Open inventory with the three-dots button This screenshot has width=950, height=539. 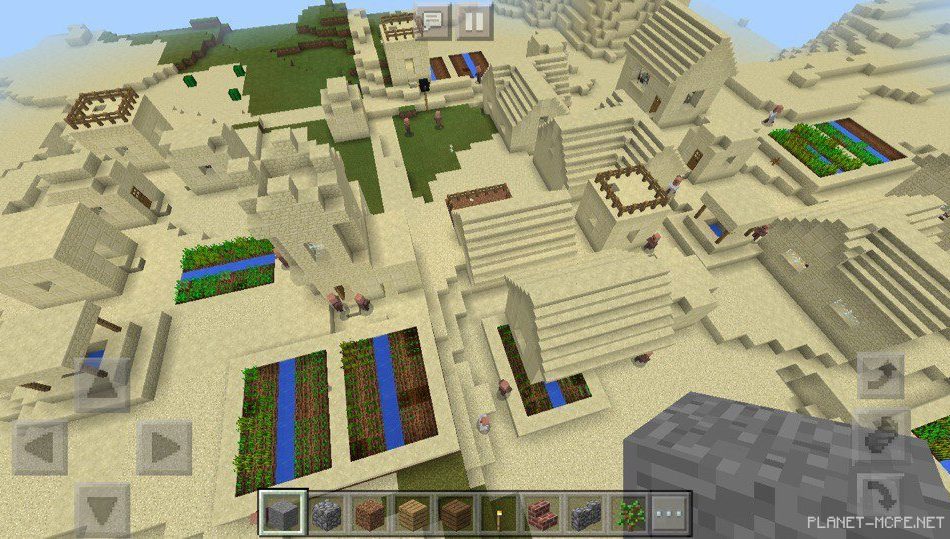coord(670,514)
